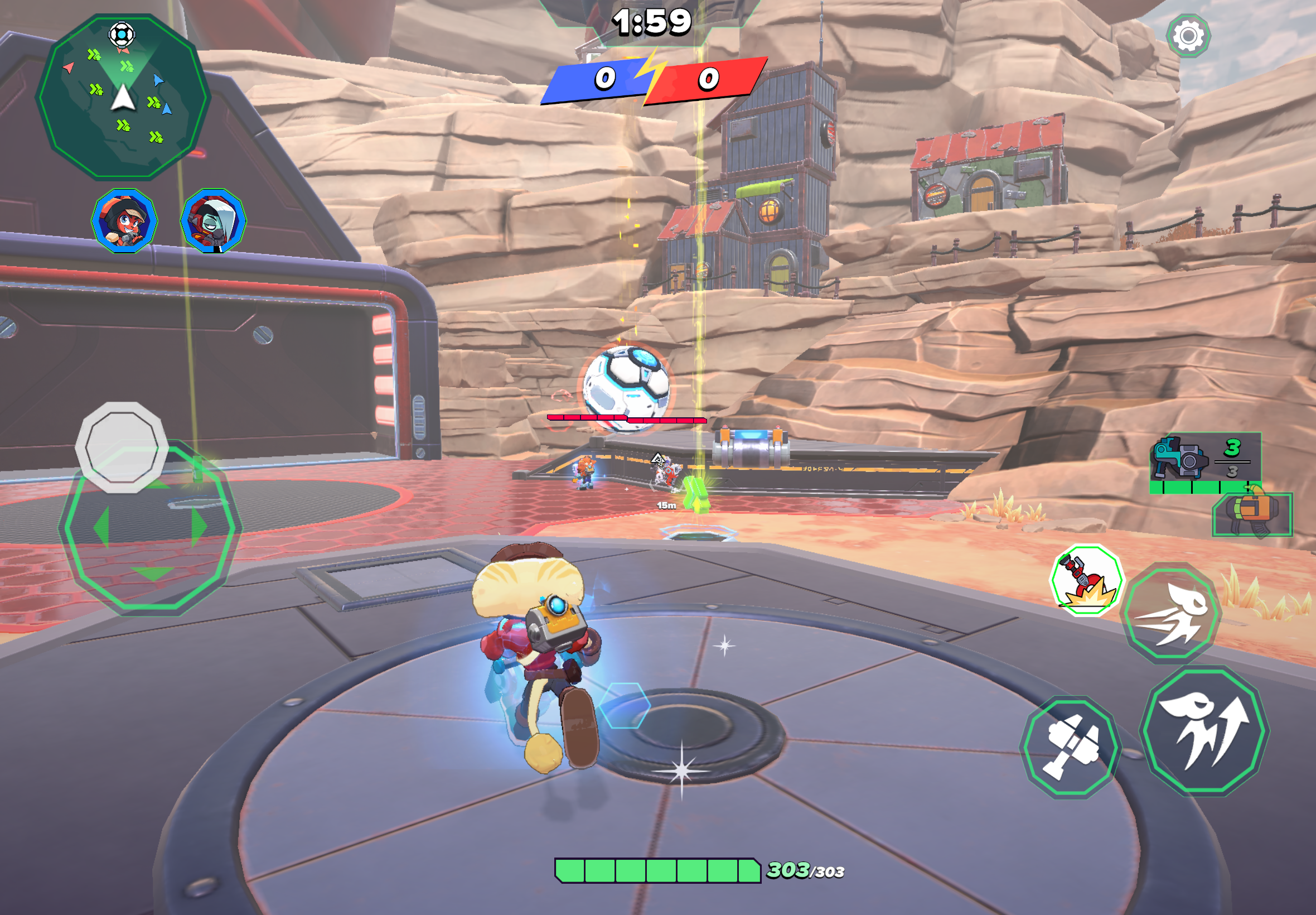Use the dash ability button
The width and height of the screenshot is (1316, 915).
tap(1172, 613)
